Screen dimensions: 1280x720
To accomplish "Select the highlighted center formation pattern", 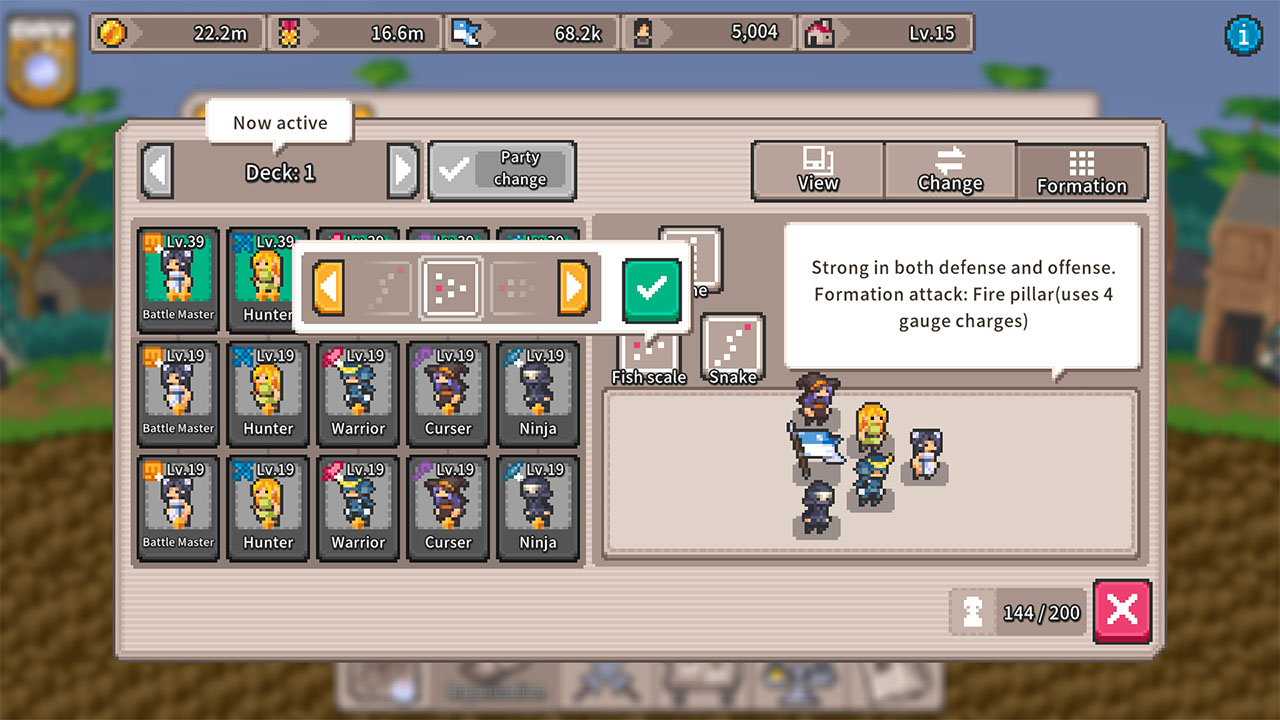I will tap(452, 288).
